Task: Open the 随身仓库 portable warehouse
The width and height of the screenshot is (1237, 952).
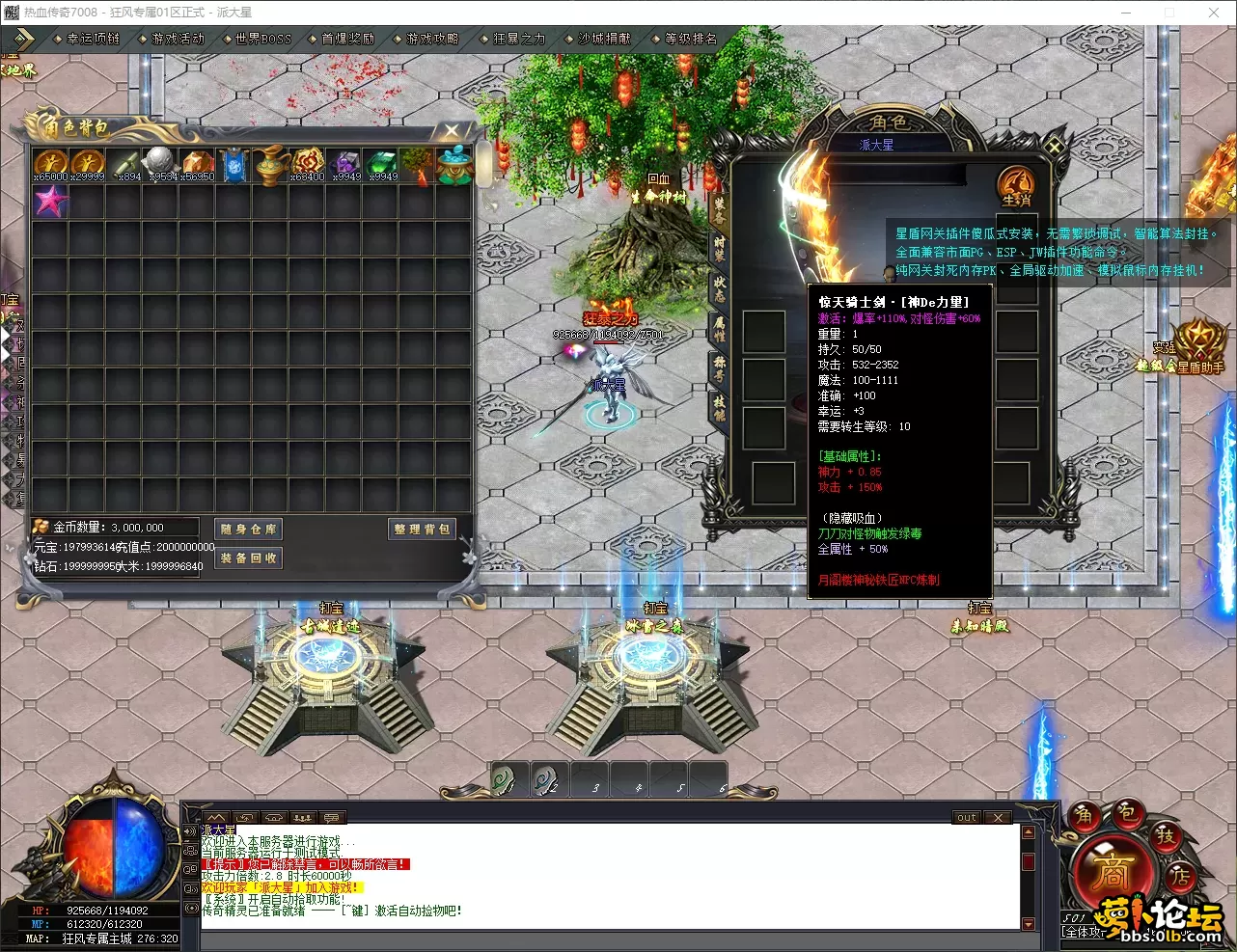Action: coord(248,529)
